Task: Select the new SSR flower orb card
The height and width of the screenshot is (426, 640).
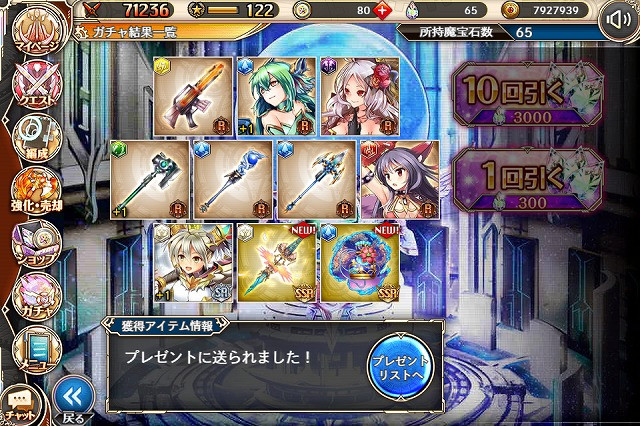Action: coord(358,264)
